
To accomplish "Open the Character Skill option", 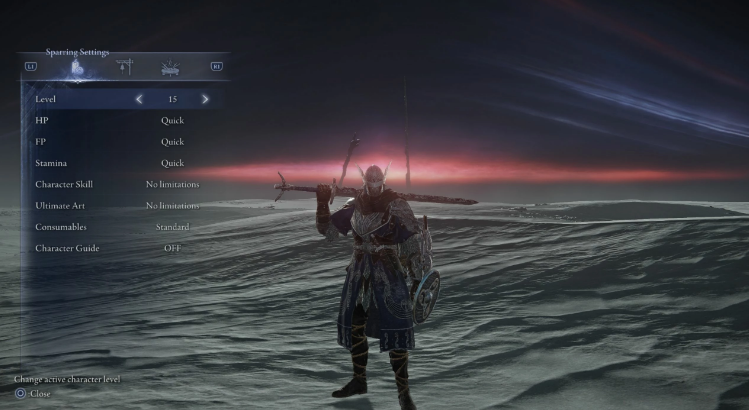I will click(120, 185).
